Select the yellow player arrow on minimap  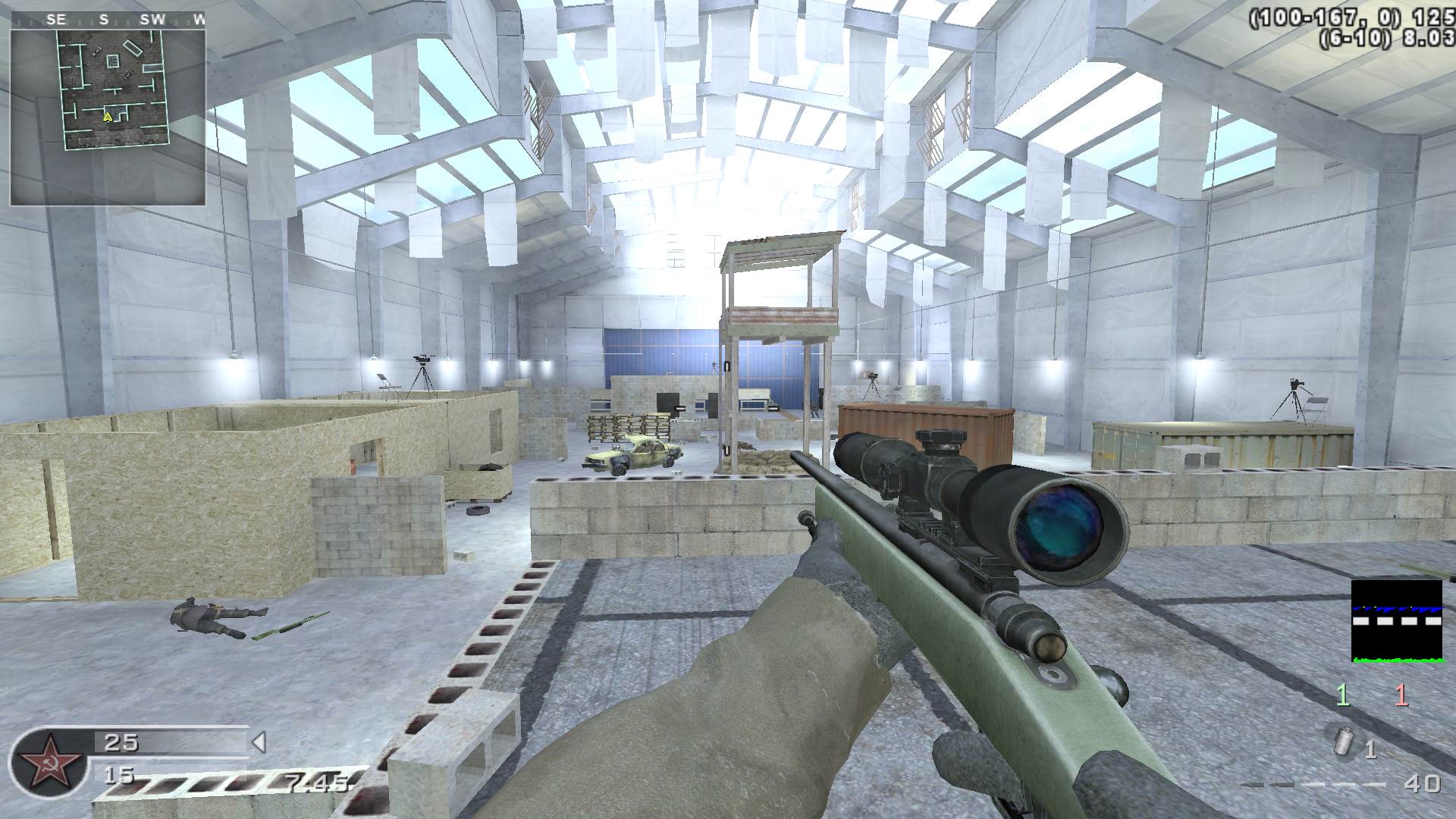click(108, 117)
